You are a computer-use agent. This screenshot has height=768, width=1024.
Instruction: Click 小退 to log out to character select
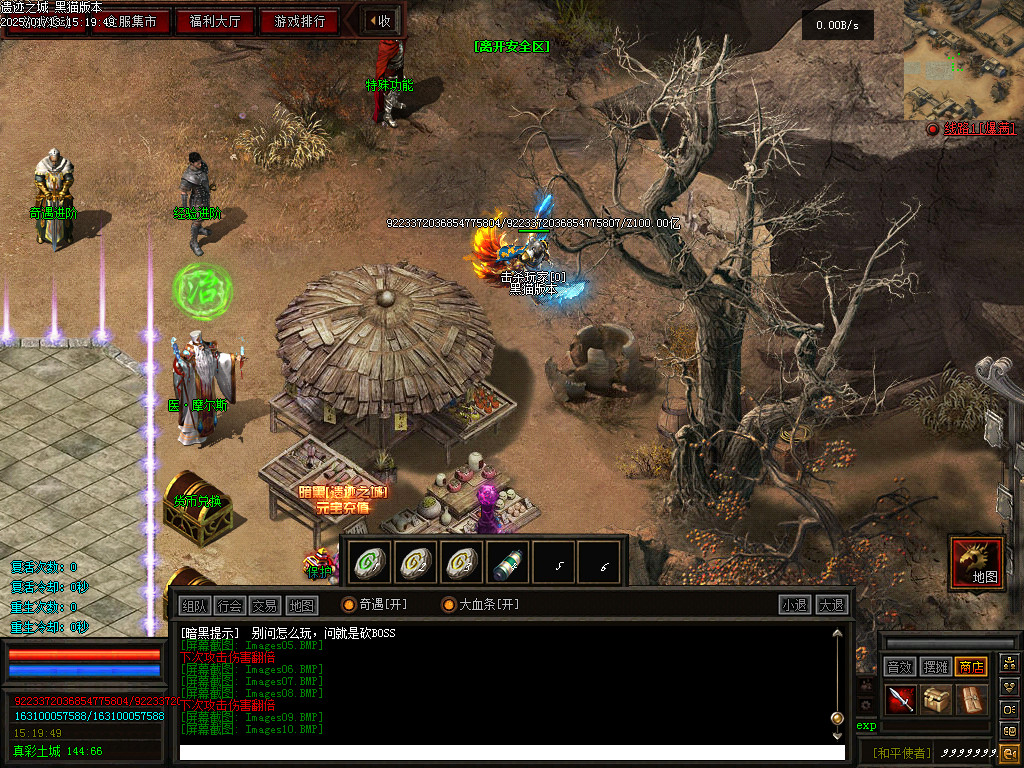click(x=795, y=605)
